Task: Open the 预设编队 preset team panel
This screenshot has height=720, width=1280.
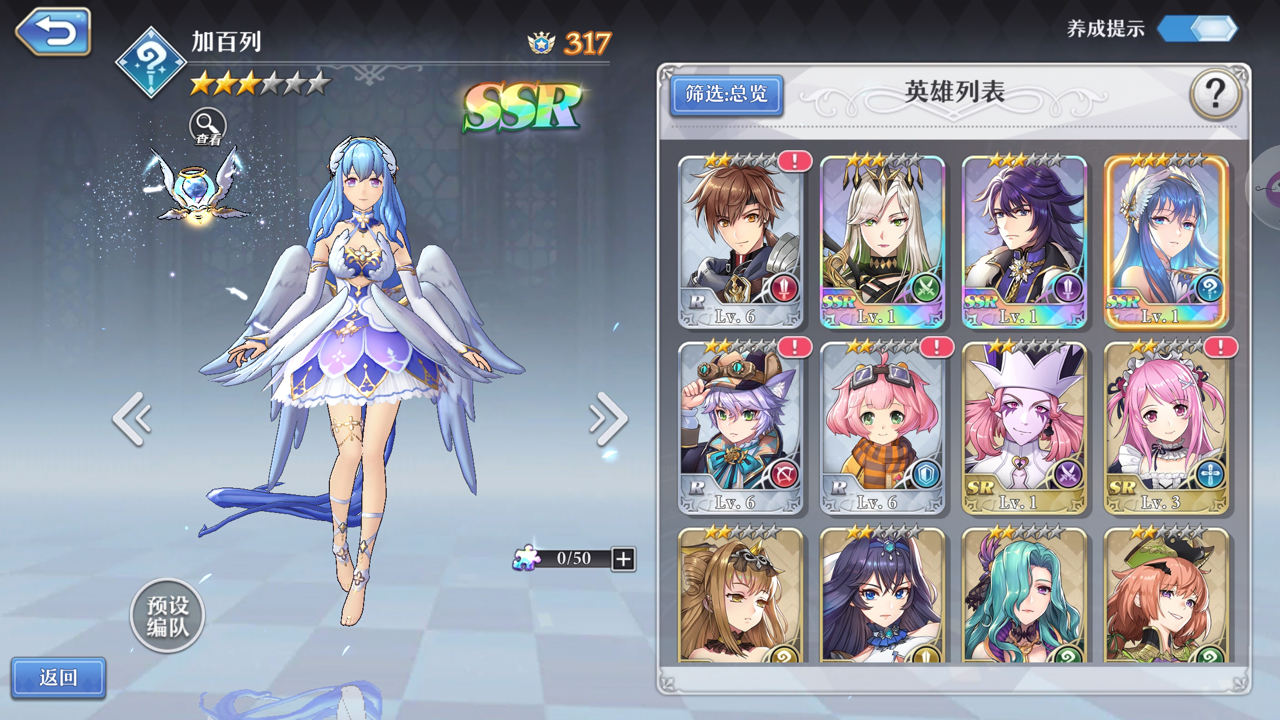Action: pyautogui.click(x=167, y=617)
